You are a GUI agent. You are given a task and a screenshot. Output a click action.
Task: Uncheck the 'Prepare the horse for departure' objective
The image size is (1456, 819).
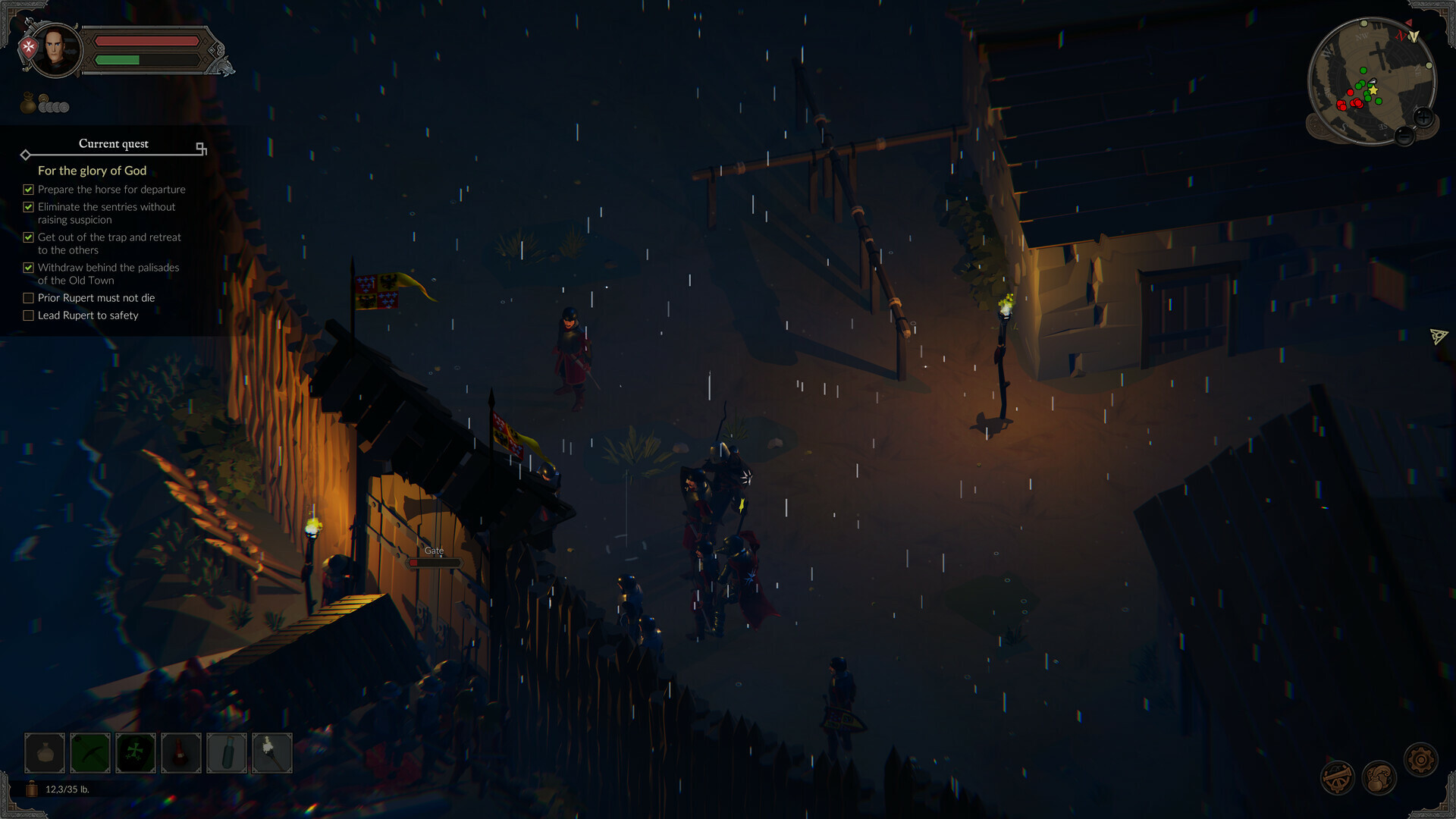tap(28, 189)
